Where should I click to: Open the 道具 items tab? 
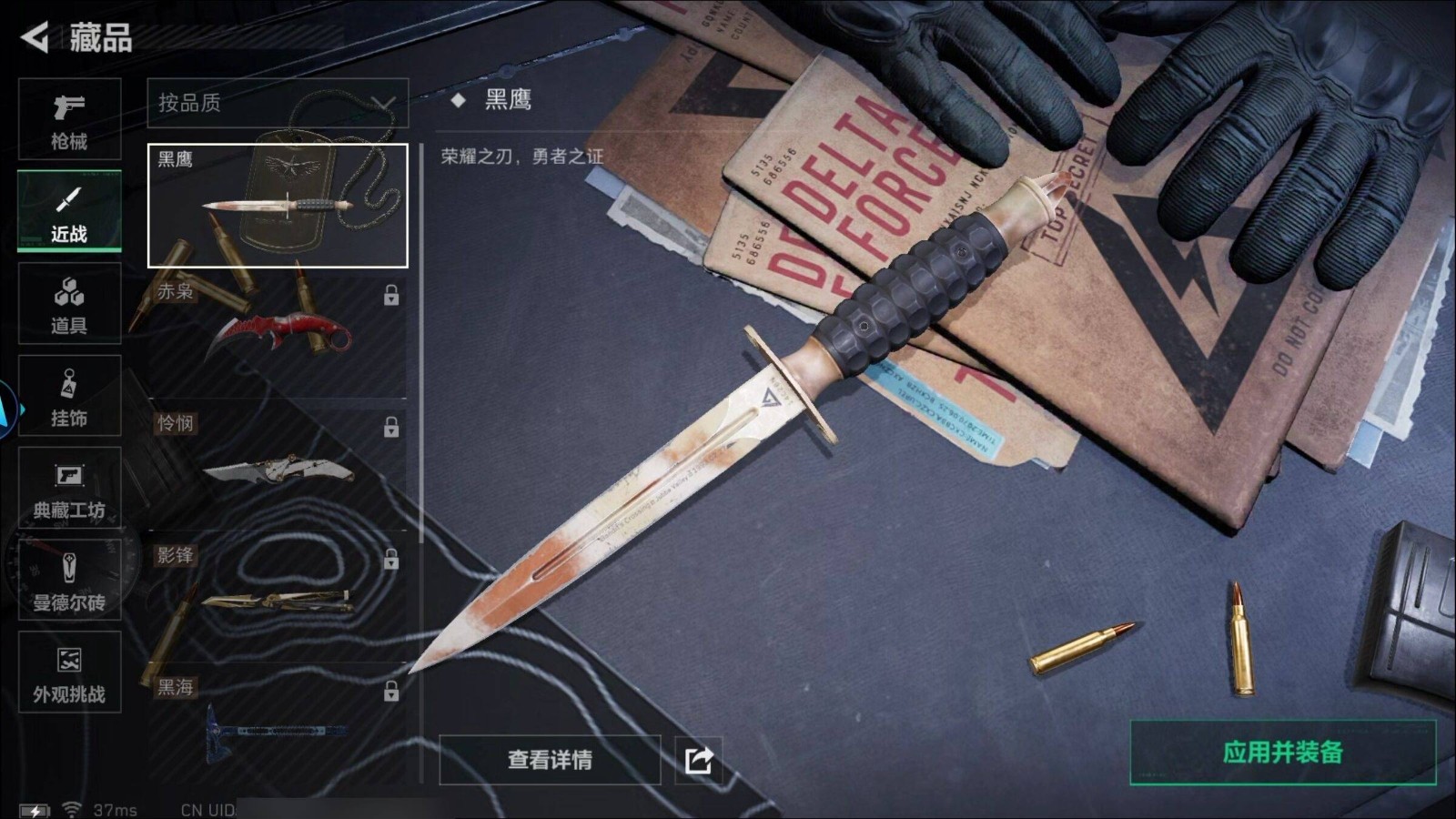(x=69, y=304)
